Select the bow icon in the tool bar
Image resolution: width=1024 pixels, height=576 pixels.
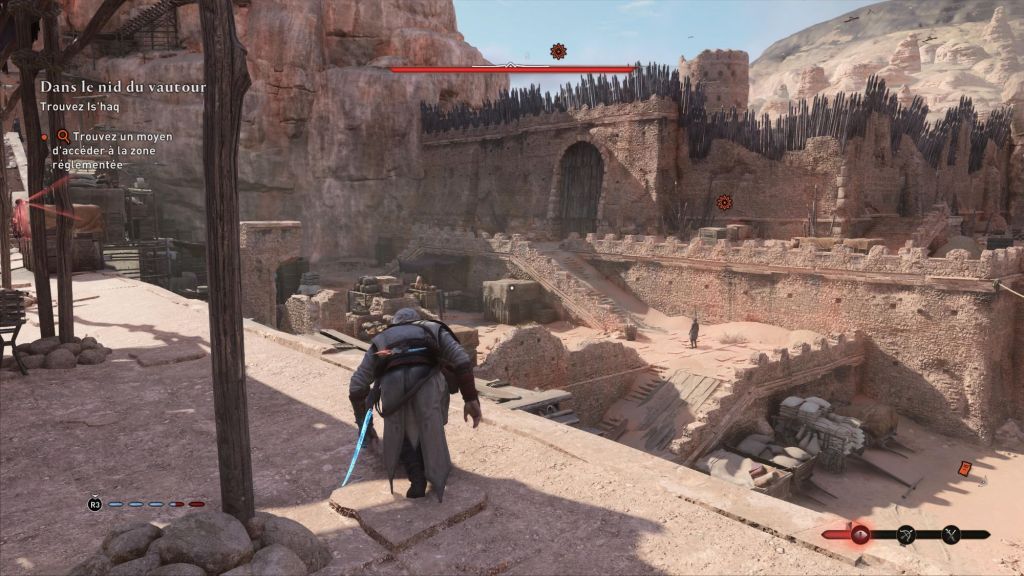[906, 535]
